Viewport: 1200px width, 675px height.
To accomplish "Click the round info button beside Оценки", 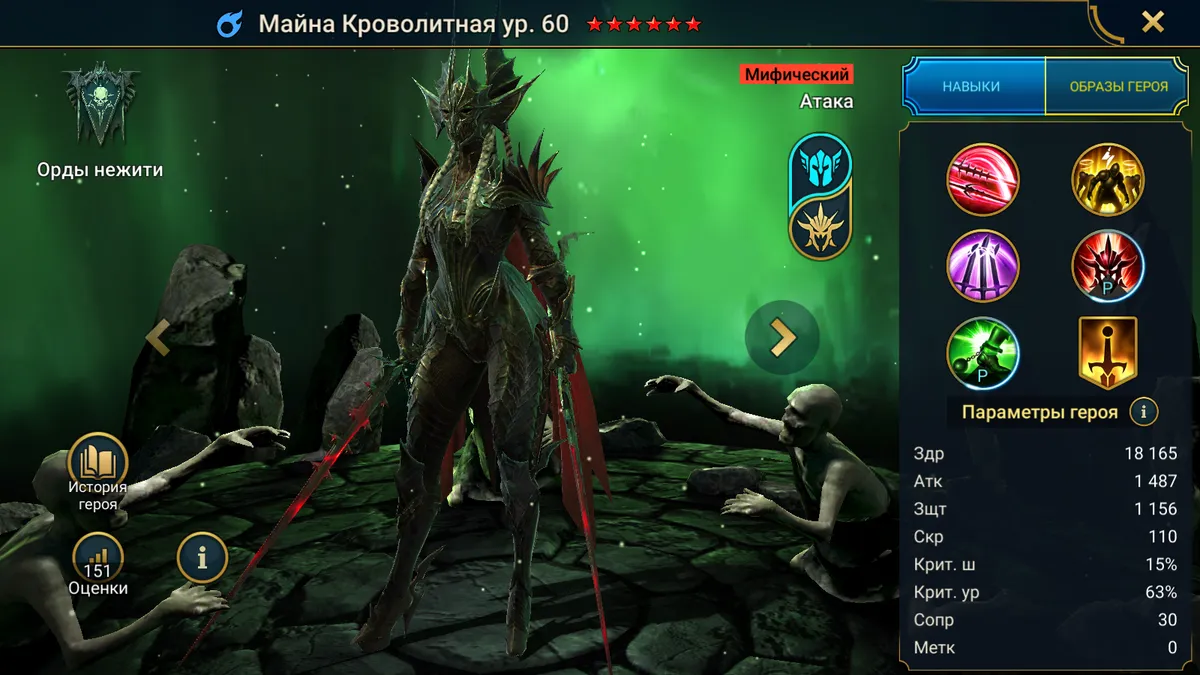I will 202,558.
